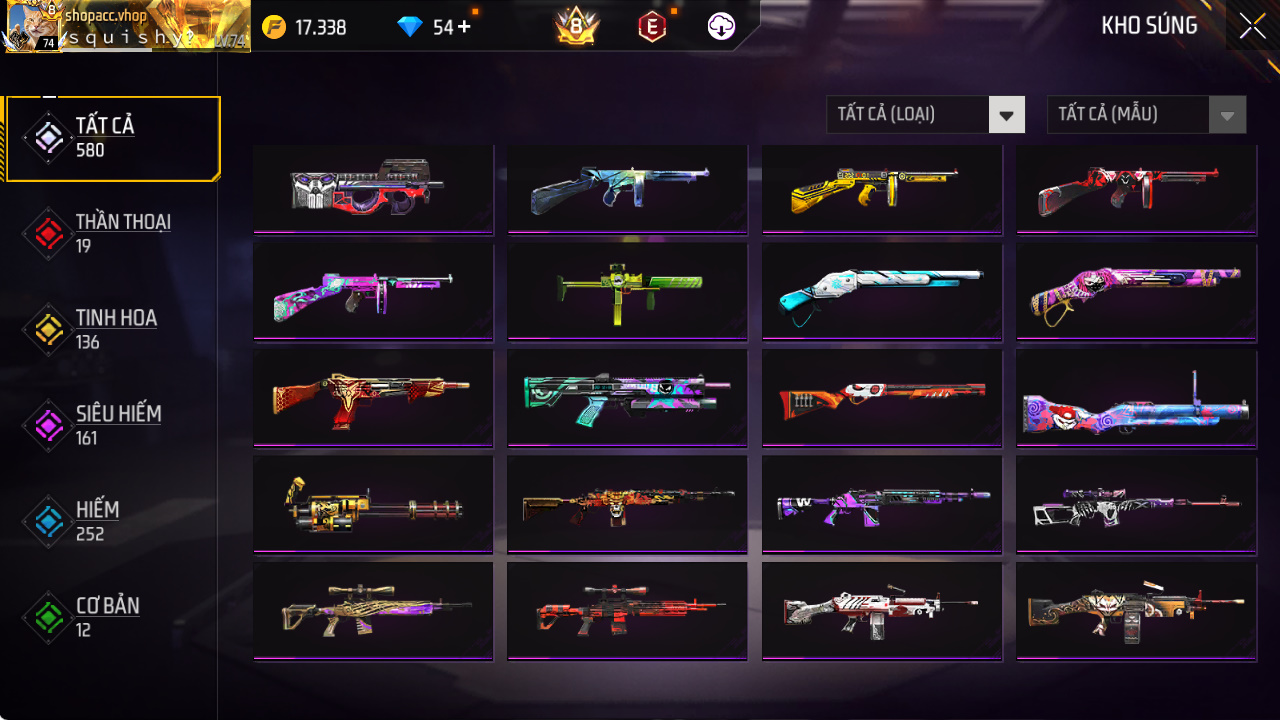Select the skull-faced P90 skin
This screenshot has width=1280, height=720.
pyautogui.click(x=373, y=188)
